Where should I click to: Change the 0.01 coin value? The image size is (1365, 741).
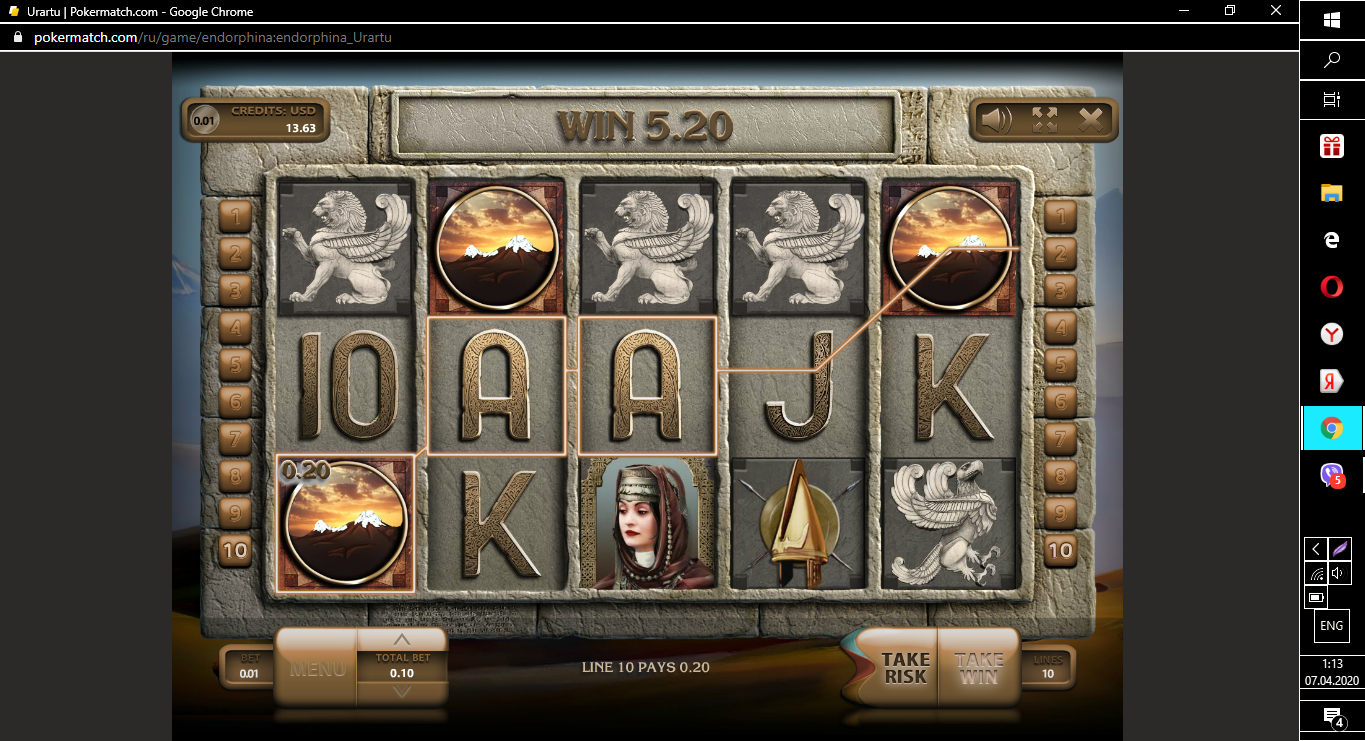tap(204, 120)
